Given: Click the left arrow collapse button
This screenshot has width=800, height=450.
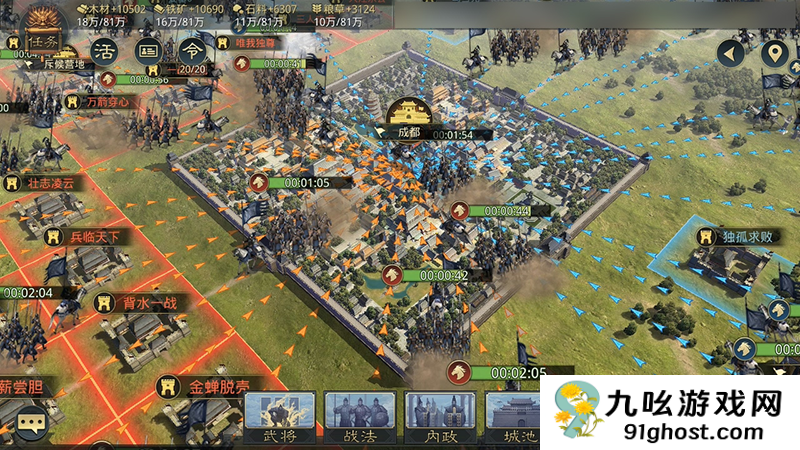Looking at the screenshot, I should point(733,54).
